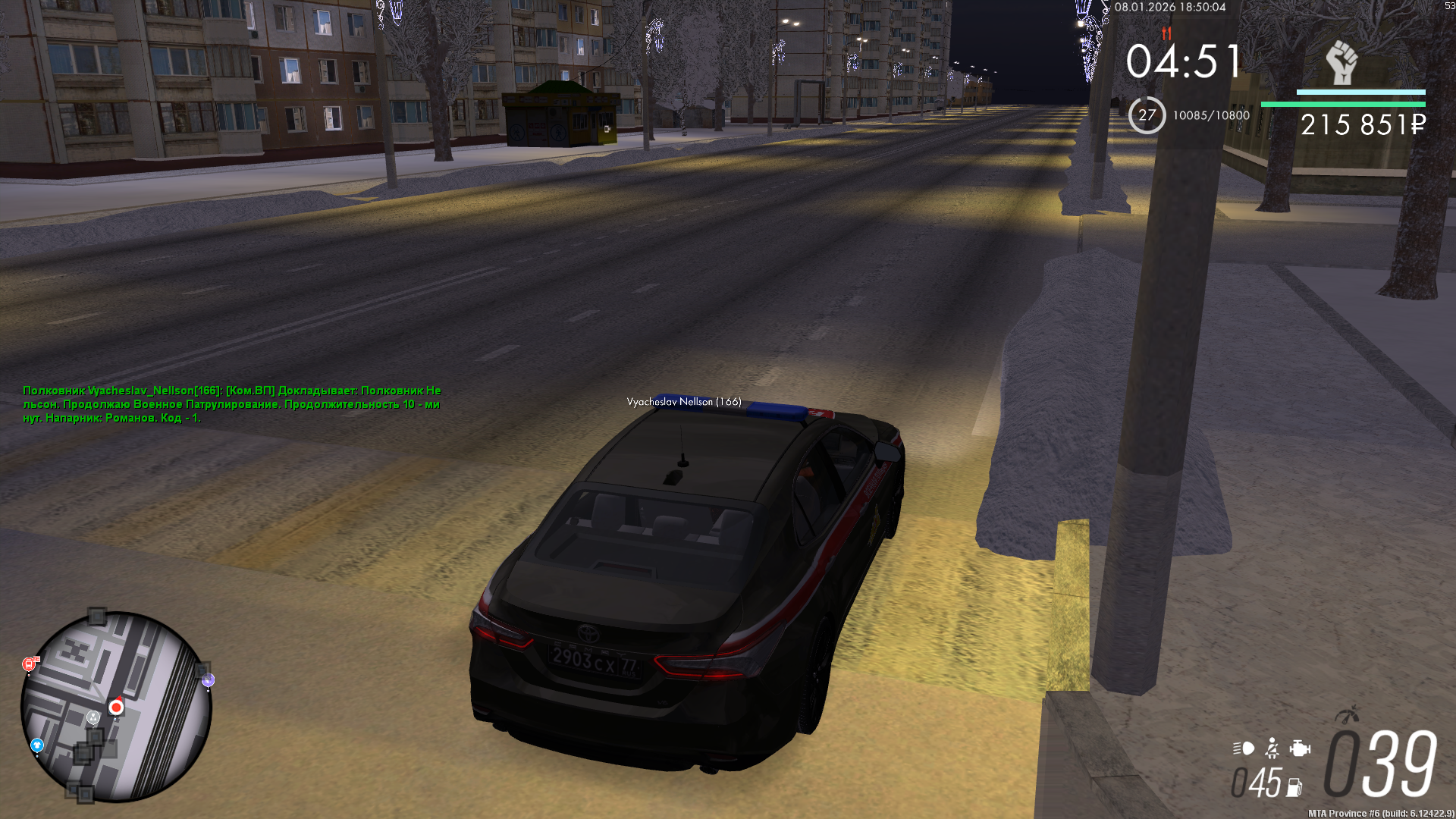The width and height of the screenshot is (1456, 819).
Task: Click the fuel pump icon
Action: (1294, 788)
